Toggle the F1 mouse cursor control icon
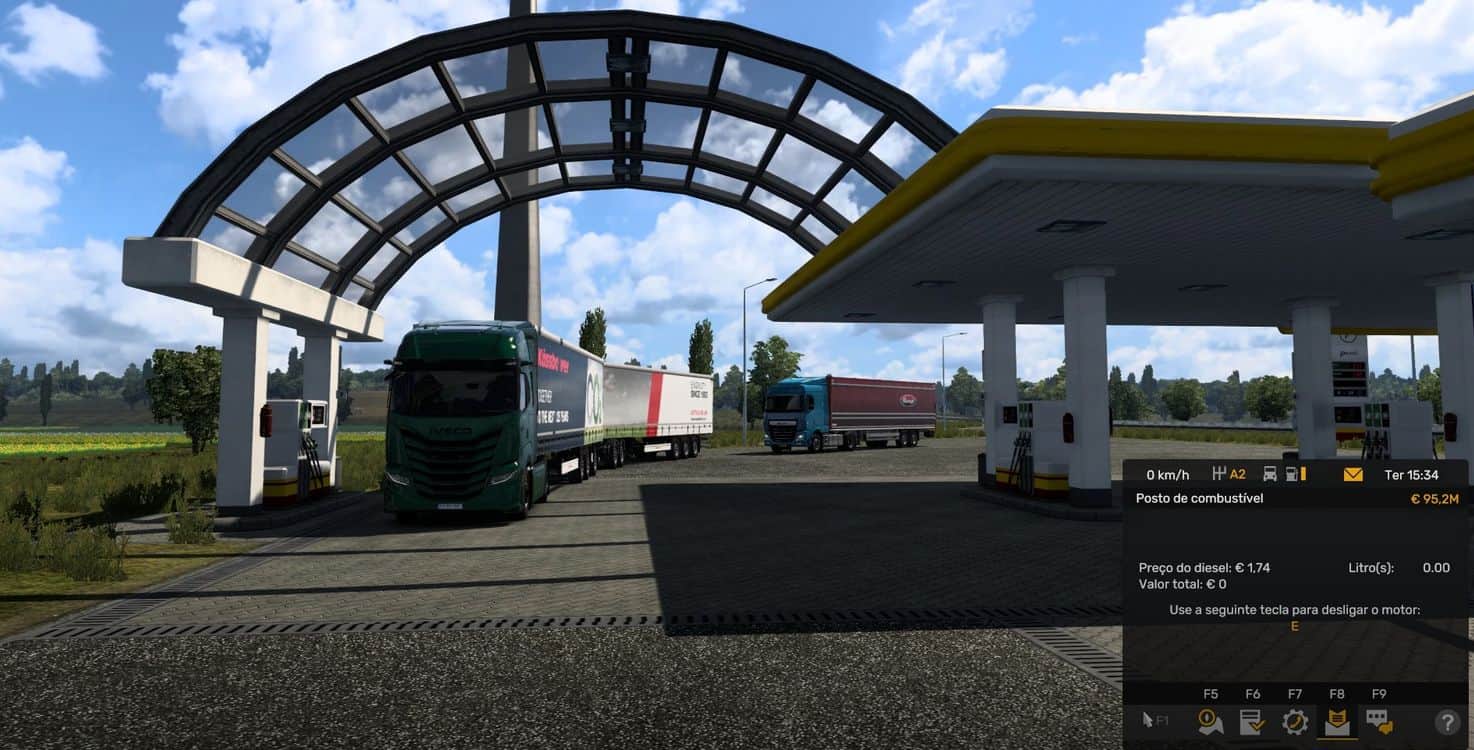The width and height of the screenshot is (1474, 750). point(1155,721)
